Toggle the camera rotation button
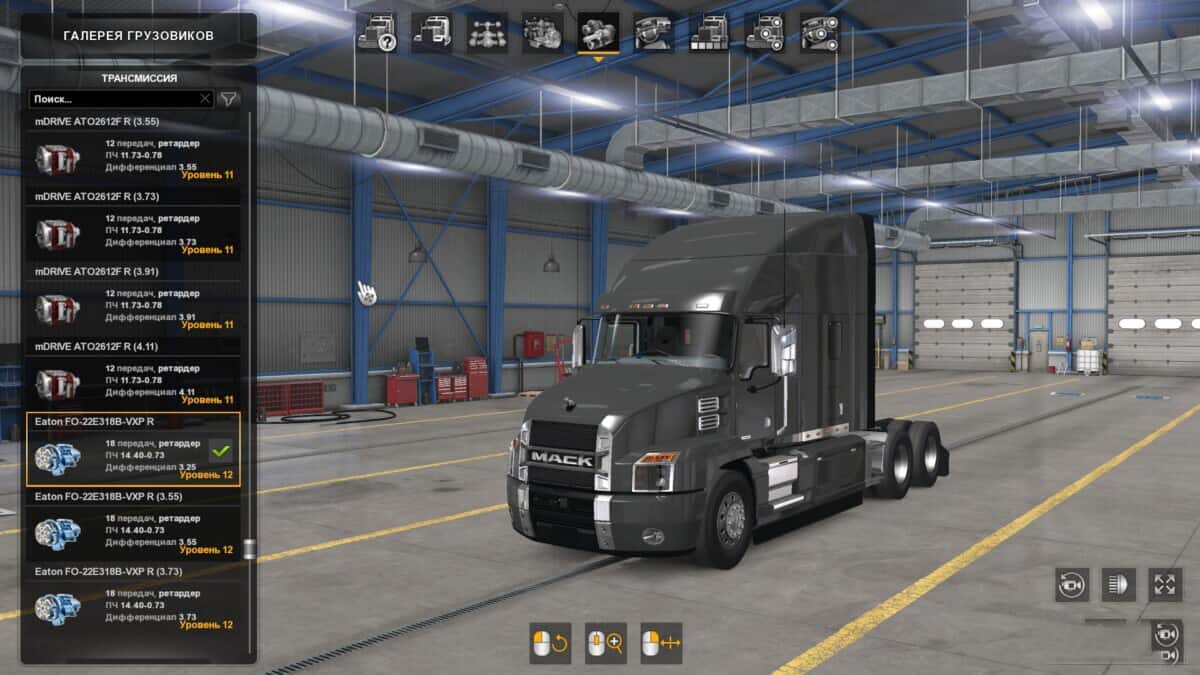This screenshot has height=675, width=1200. pyautogui.click(x=1072, y=584)
